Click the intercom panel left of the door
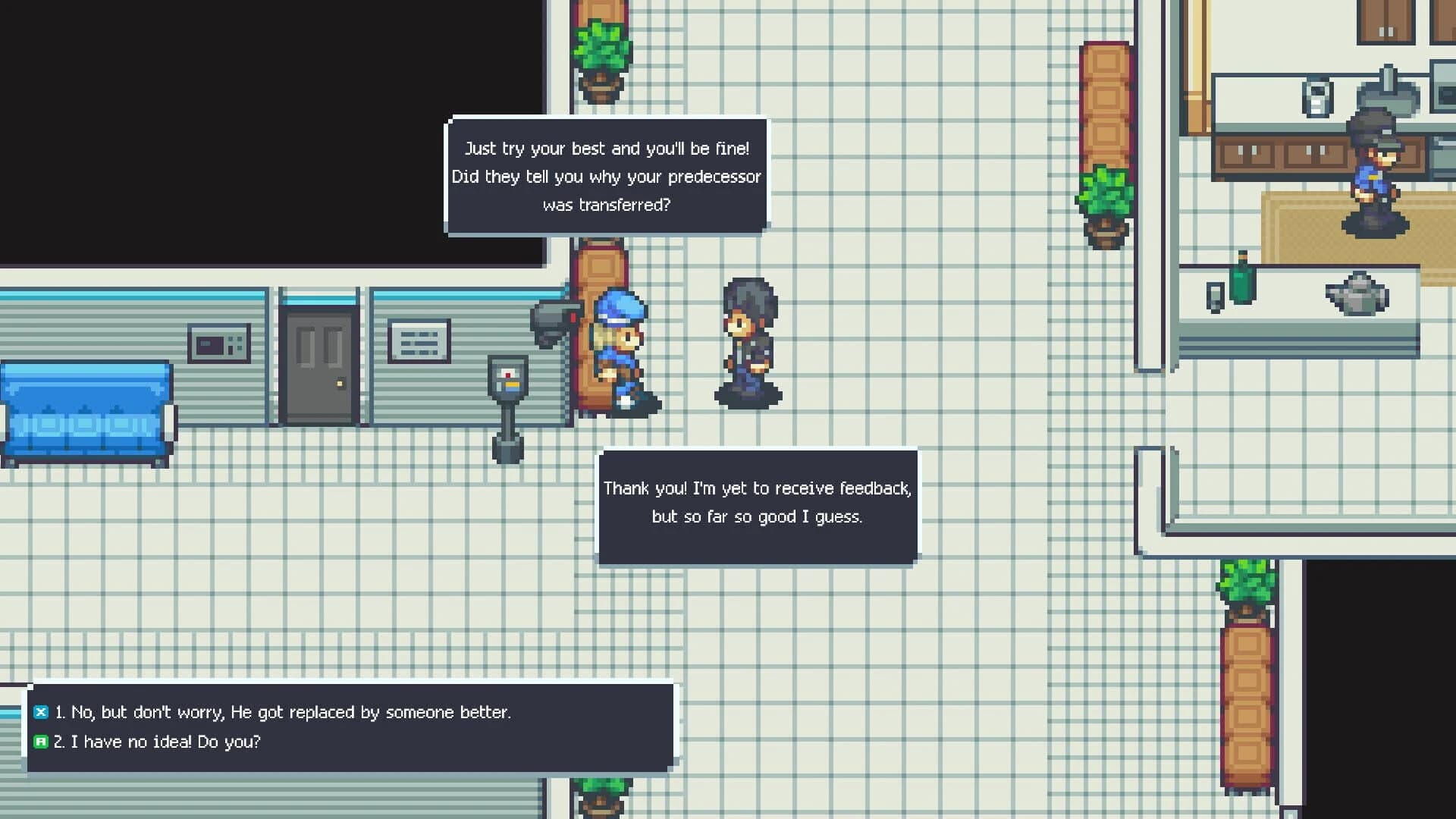1456x819 pixels. pyautogui.click(x=220, y=343)
